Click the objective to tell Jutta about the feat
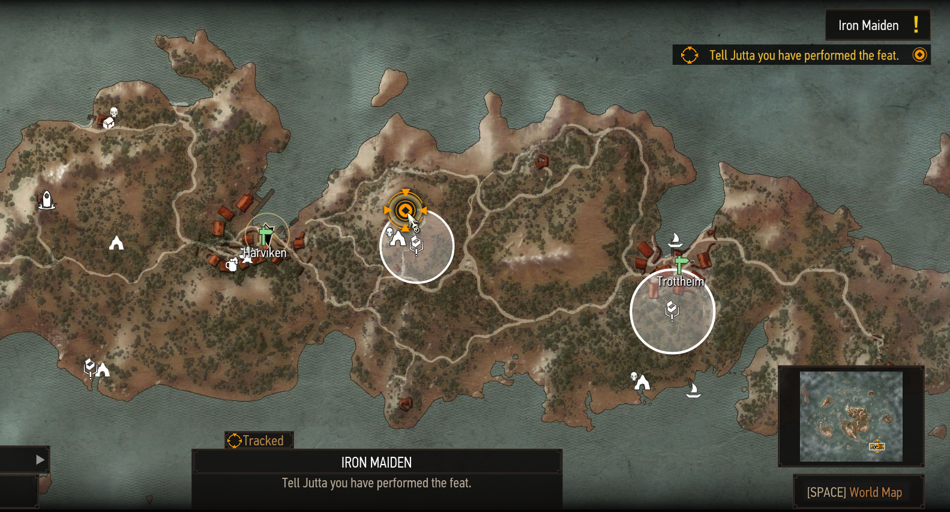950x512 pixels. point(803,56)
